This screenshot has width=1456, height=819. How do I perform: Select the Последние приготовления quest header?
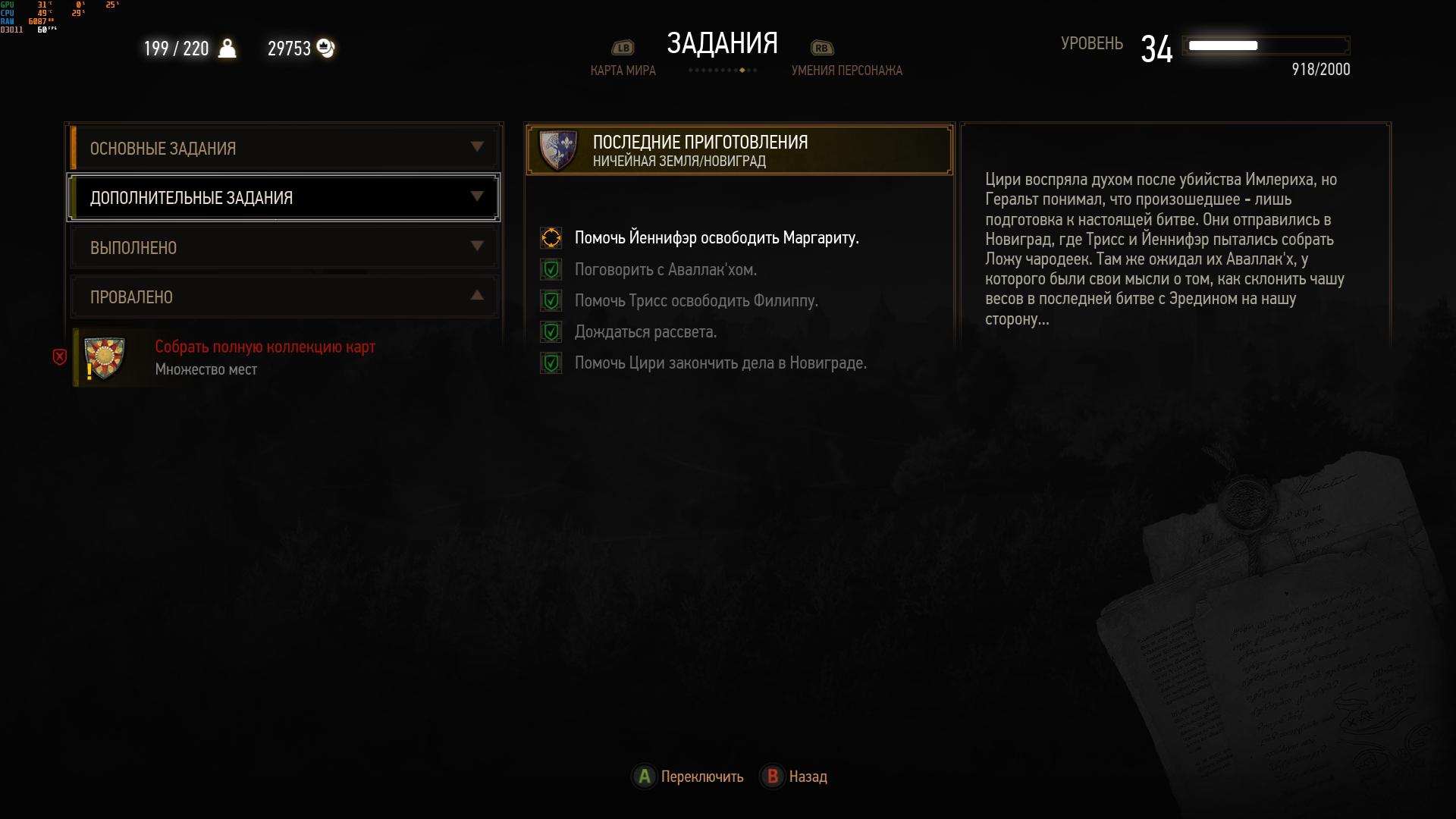pyautogui.click(x=739, y=150)
